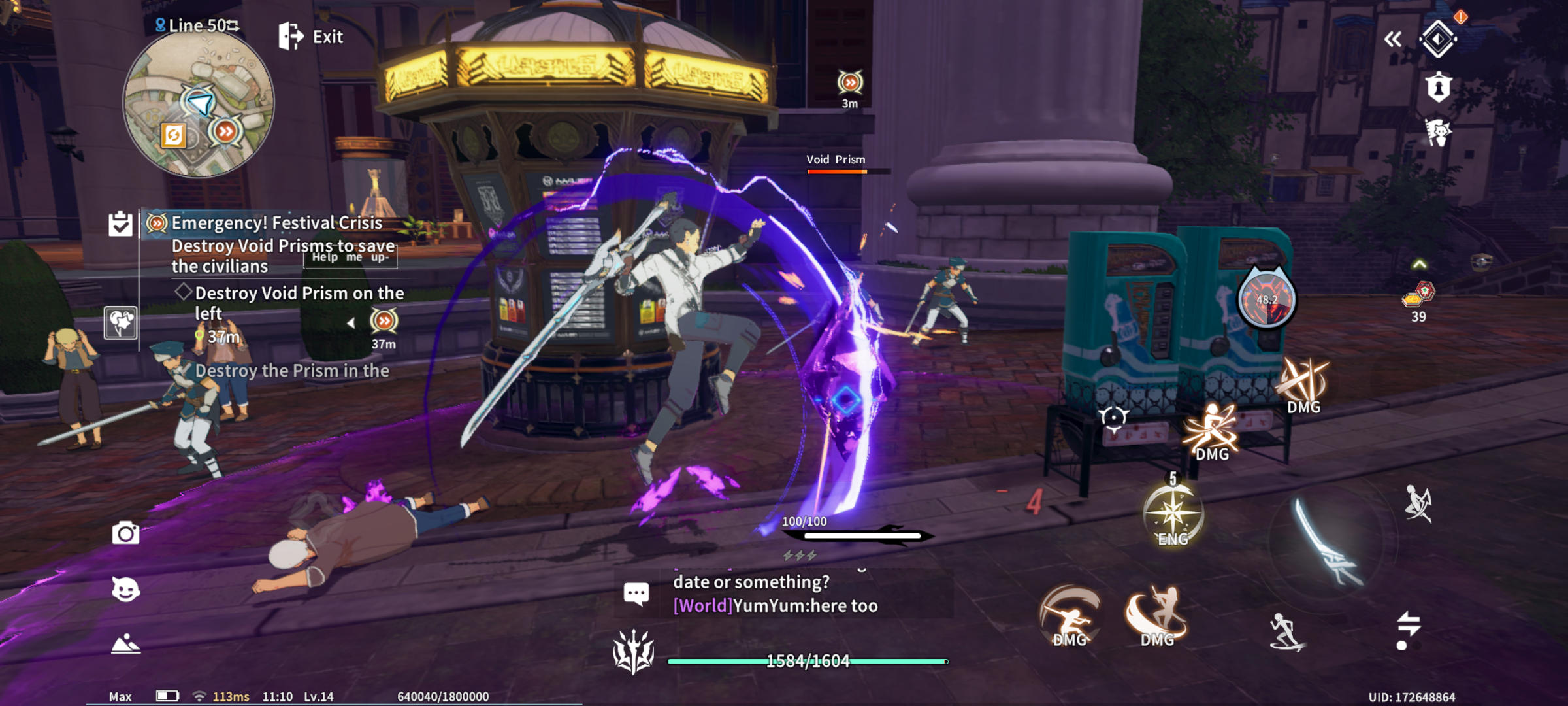Toggle the target lock-on reticle
Viewport: 1568px width, 706px height.
click(1113, 418)
